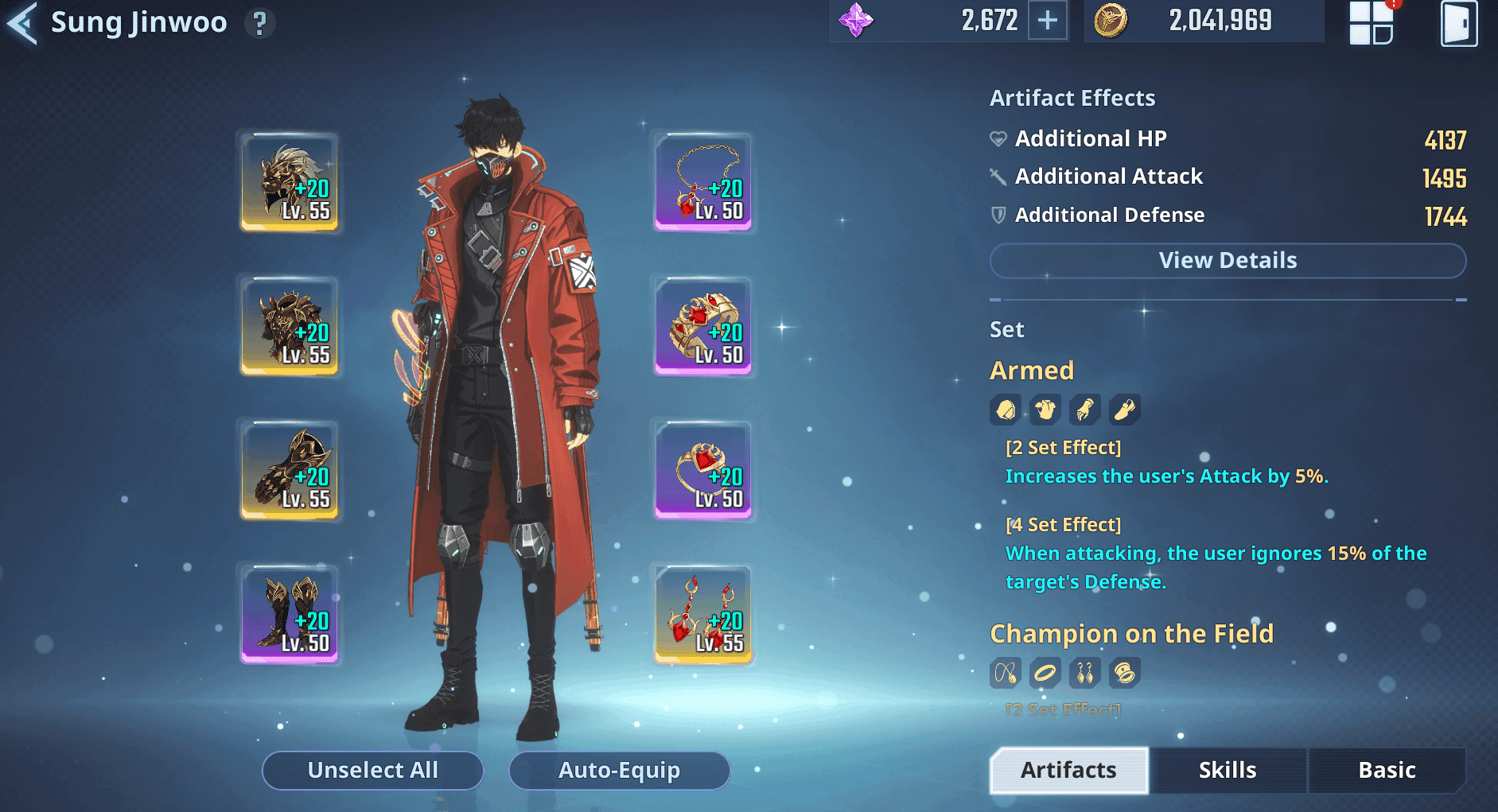Open the grid menu icon at top right
1498x812 pixels.
click(x=1370, y=21)
